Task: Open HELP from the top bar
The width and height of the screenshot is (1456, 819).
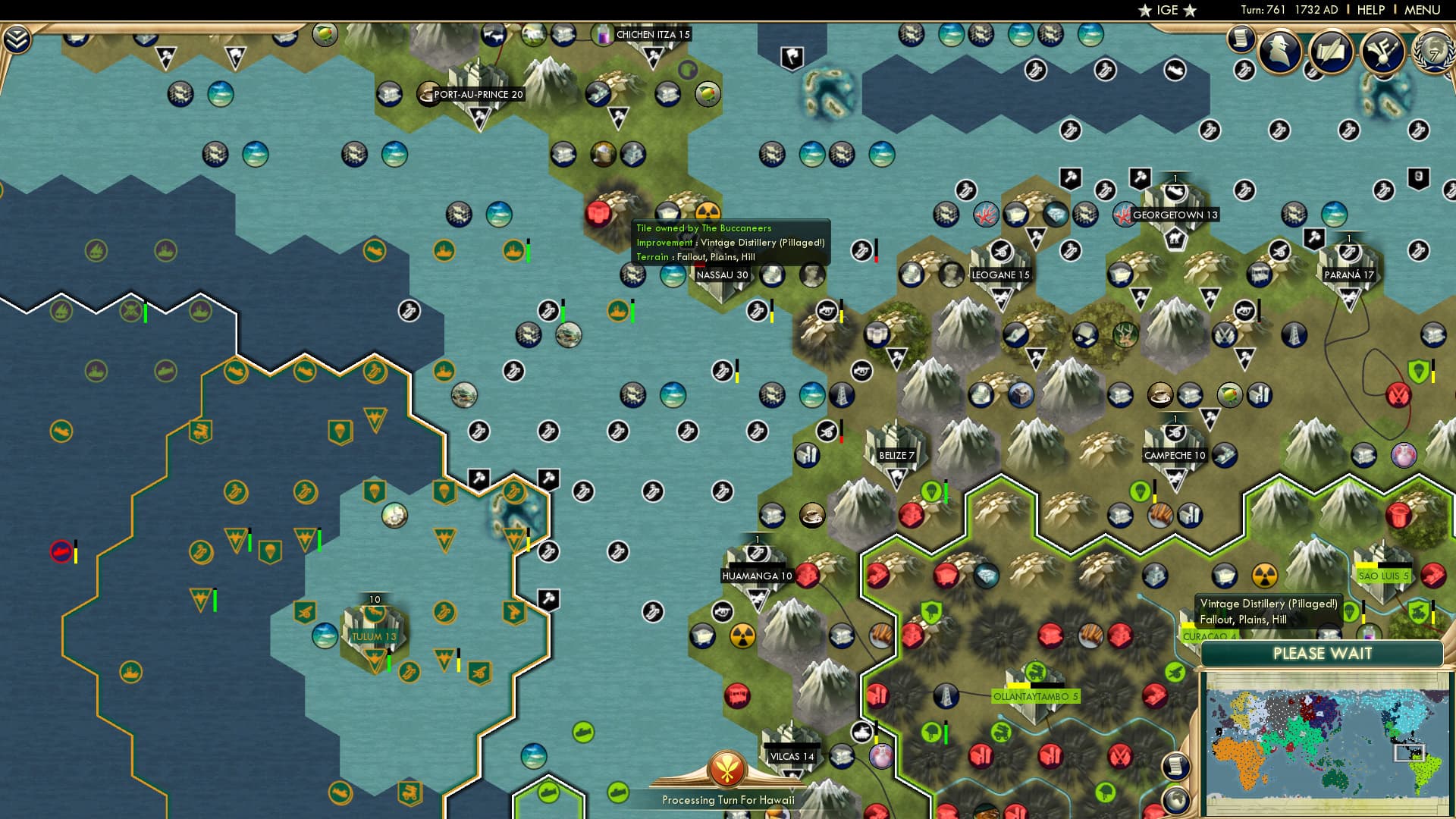Action: (x=1370, y=10)
